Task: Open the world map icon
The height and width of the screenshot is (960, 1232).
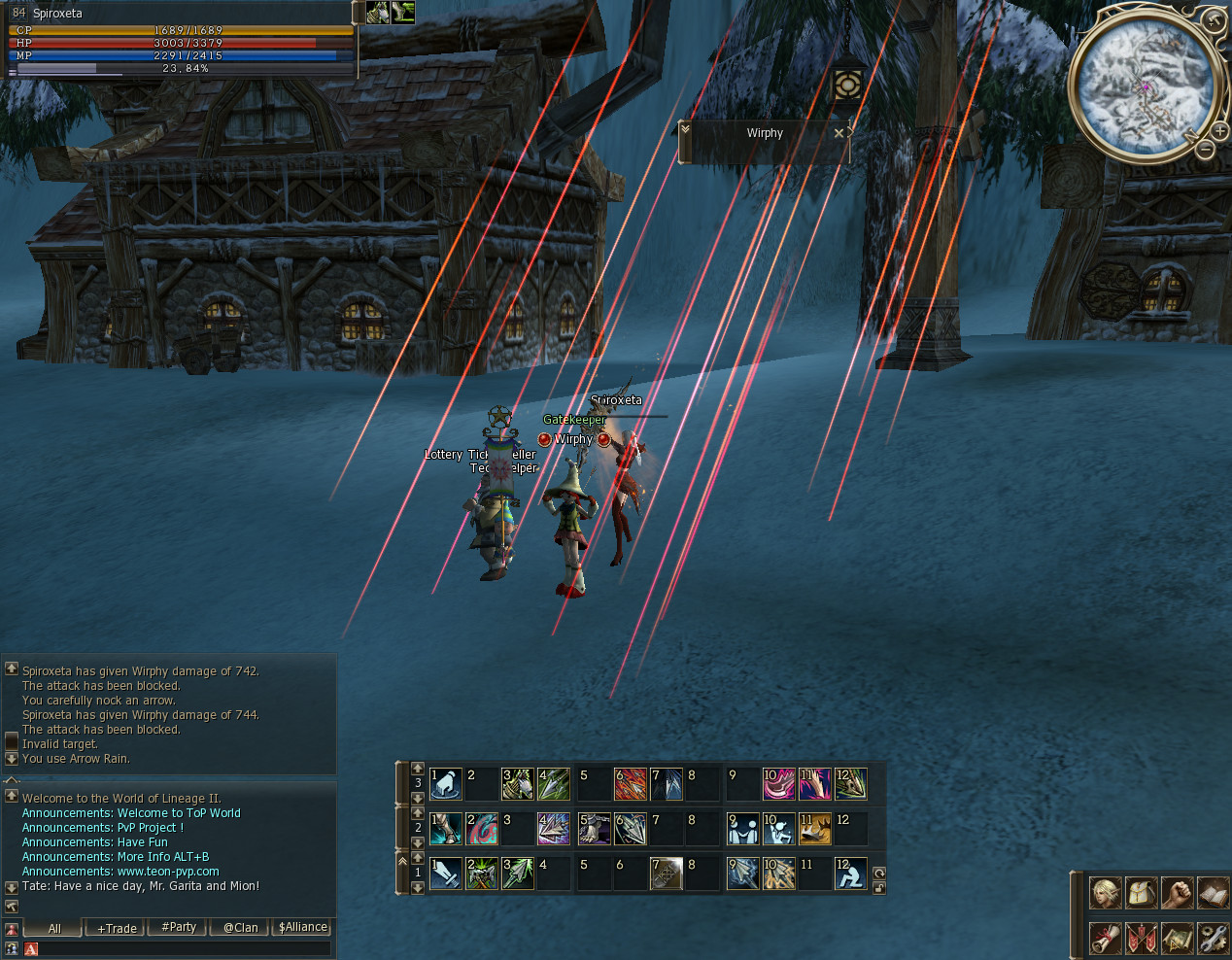Action: (1177, 938)
